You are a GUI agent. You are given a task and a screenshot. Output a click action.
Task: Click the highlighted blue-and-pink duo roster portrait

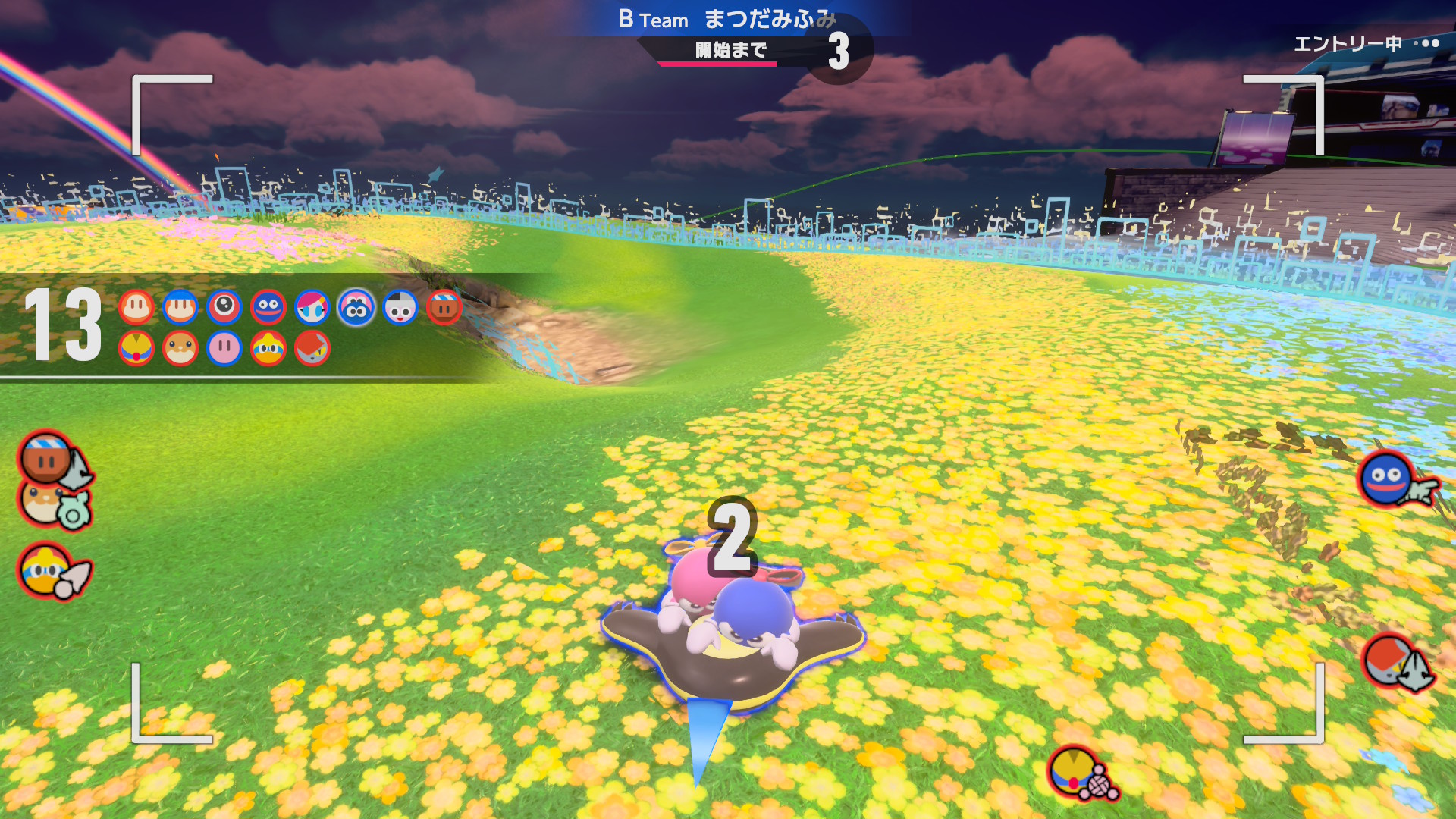point(356,307)
